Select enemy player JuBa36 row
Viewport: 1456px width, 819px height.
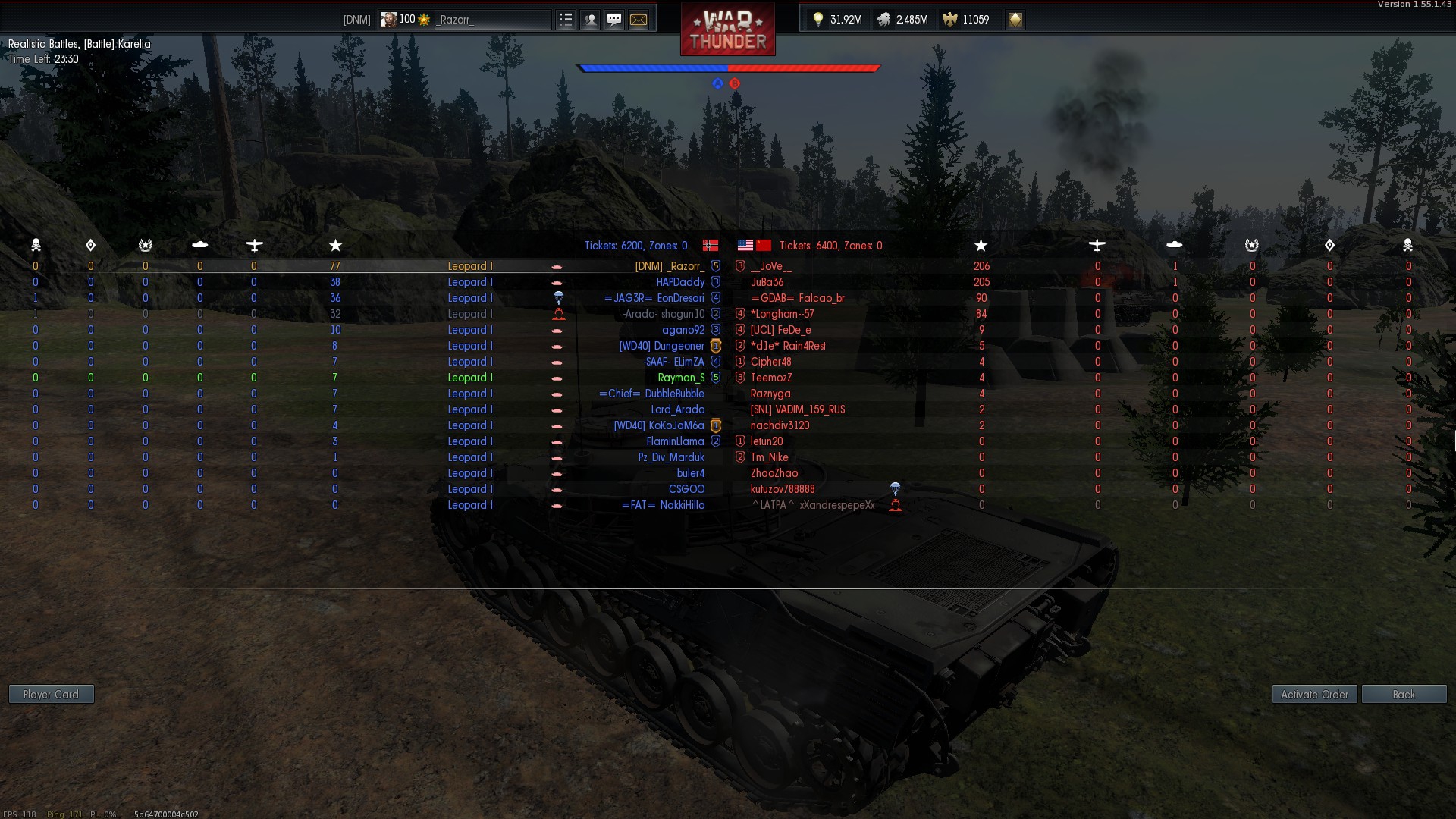(767, 282)
